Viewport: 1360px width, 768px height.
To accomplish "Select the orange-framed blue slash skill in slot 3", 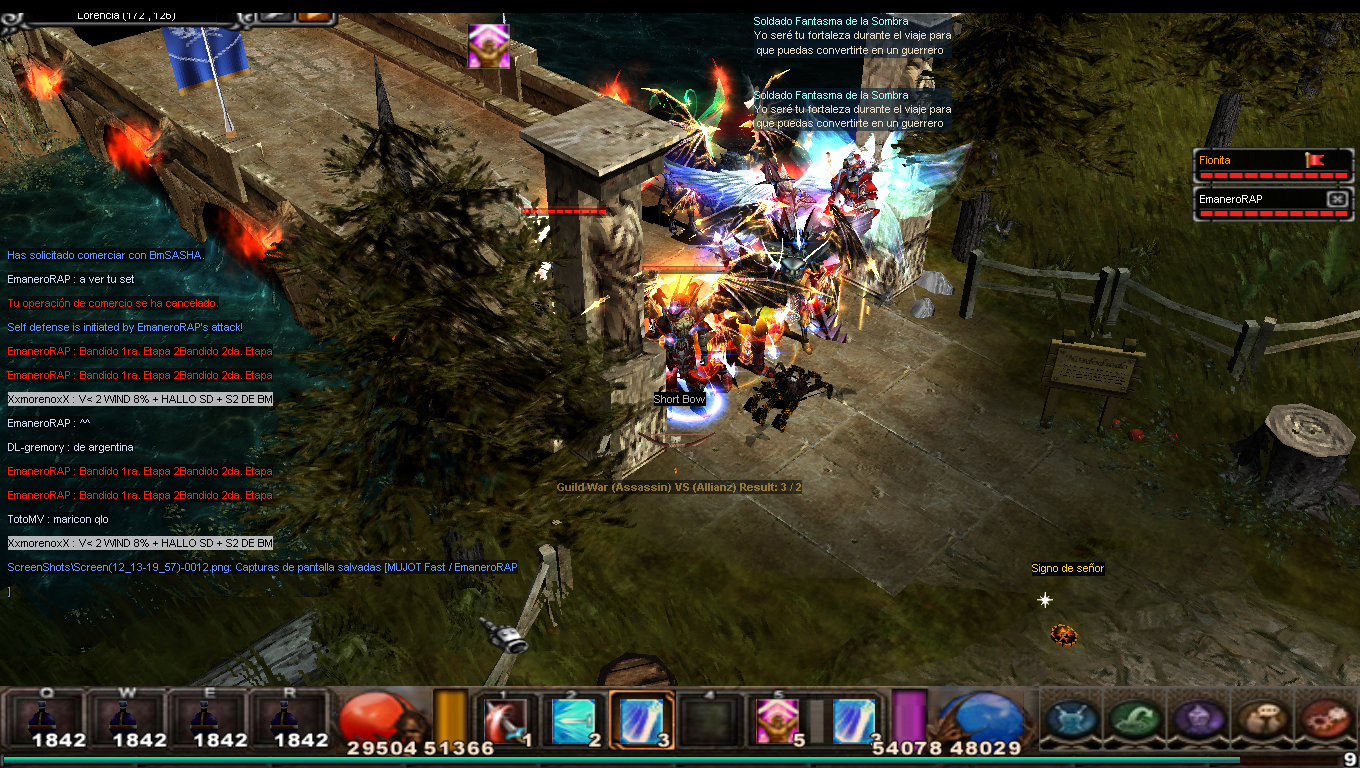I will [640, 720].
